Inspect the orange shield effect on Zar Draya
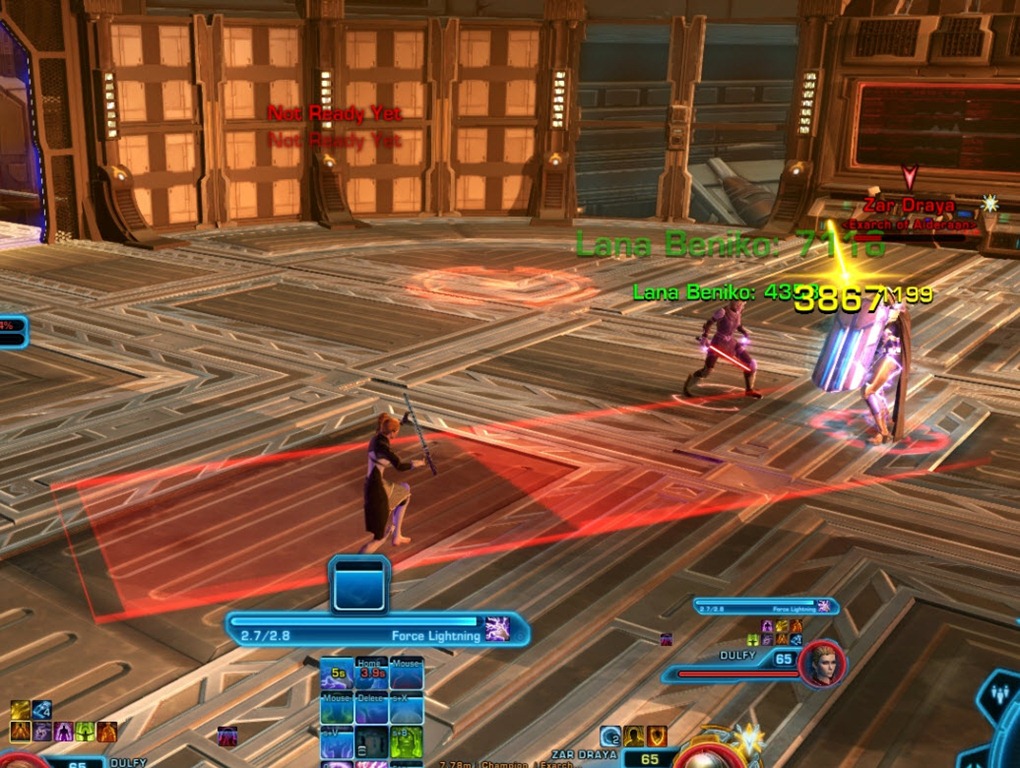The width and height of the screenshot is (1020, 768). tap(656, 737)
